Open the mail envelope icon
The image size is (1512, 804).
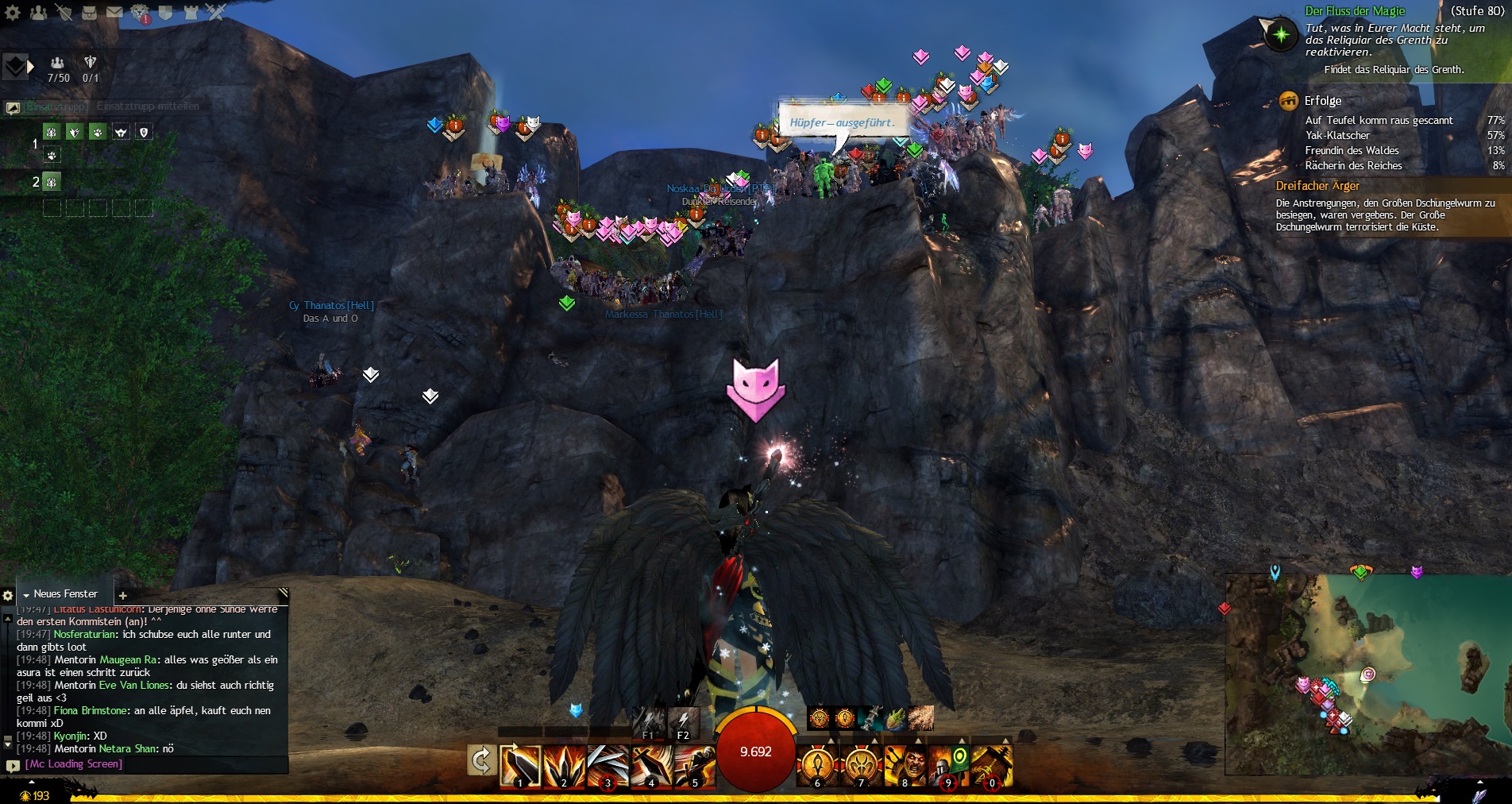coord(114,12)
